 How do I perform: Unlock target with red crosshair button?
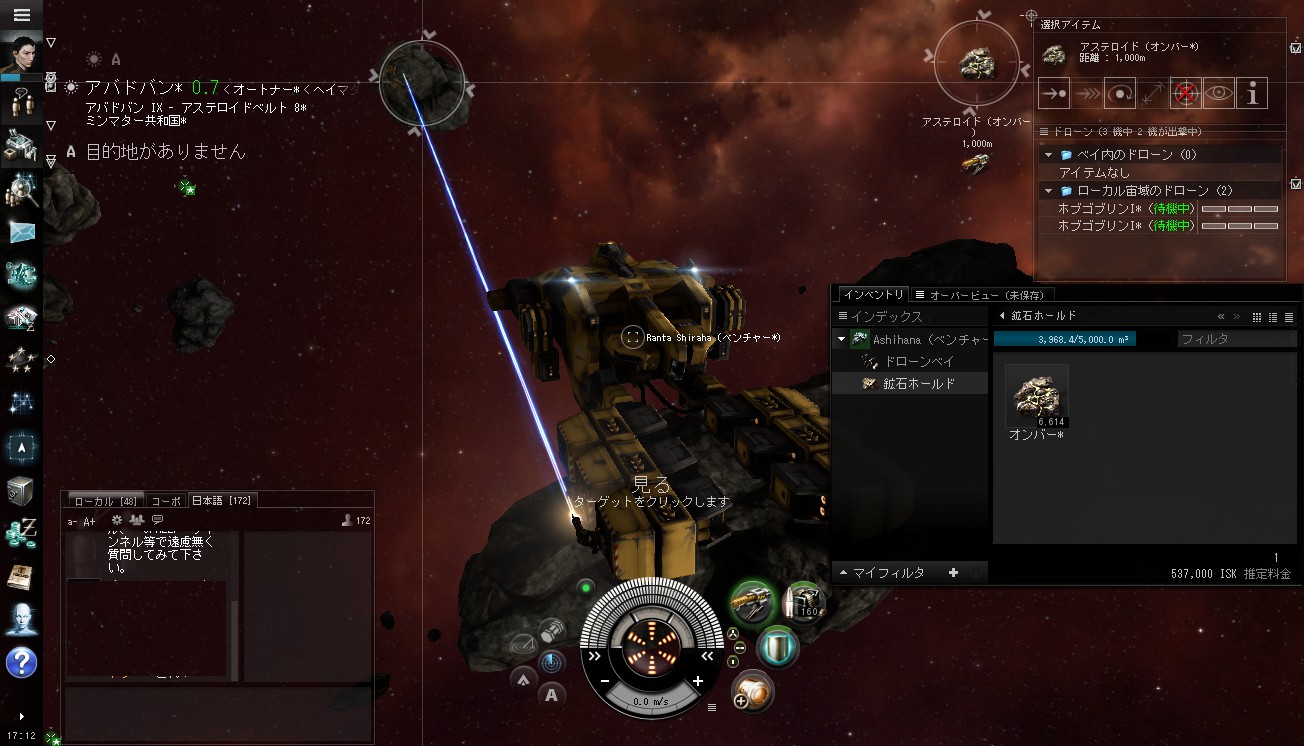(1186, 92)
